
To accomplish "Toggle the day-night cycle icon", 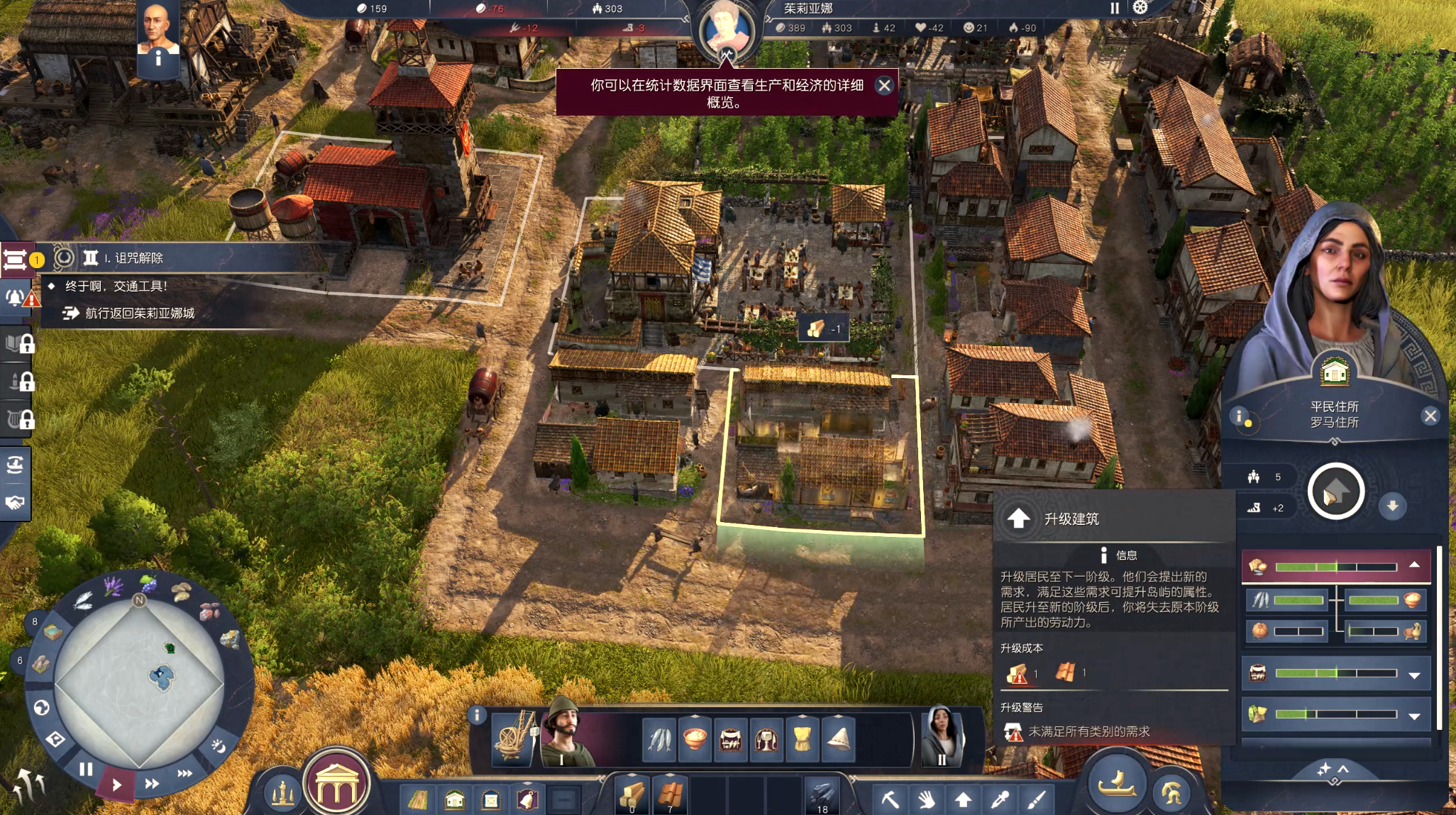I will pyautogui.click(x=219, y=745).
